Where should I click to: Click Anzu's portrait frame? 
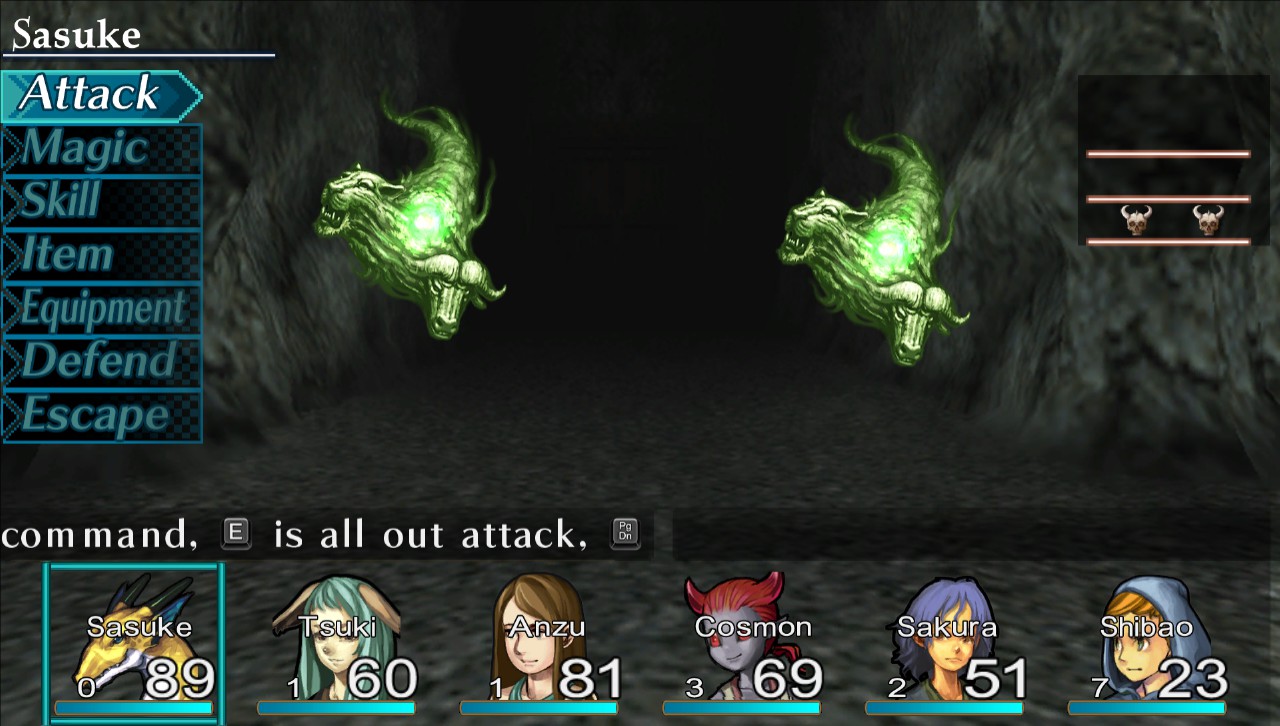pyautogui.click(x=537, y=640)
